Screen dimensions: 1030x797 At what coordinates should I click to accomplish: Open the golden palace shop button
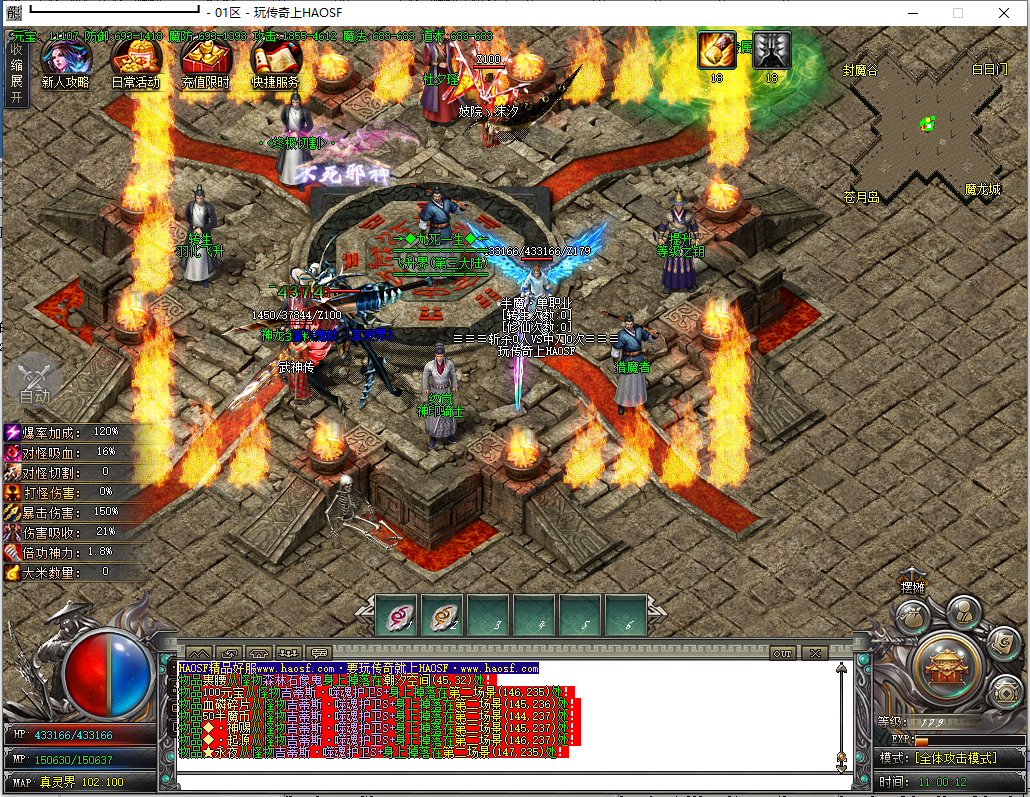tap(945, 662)
